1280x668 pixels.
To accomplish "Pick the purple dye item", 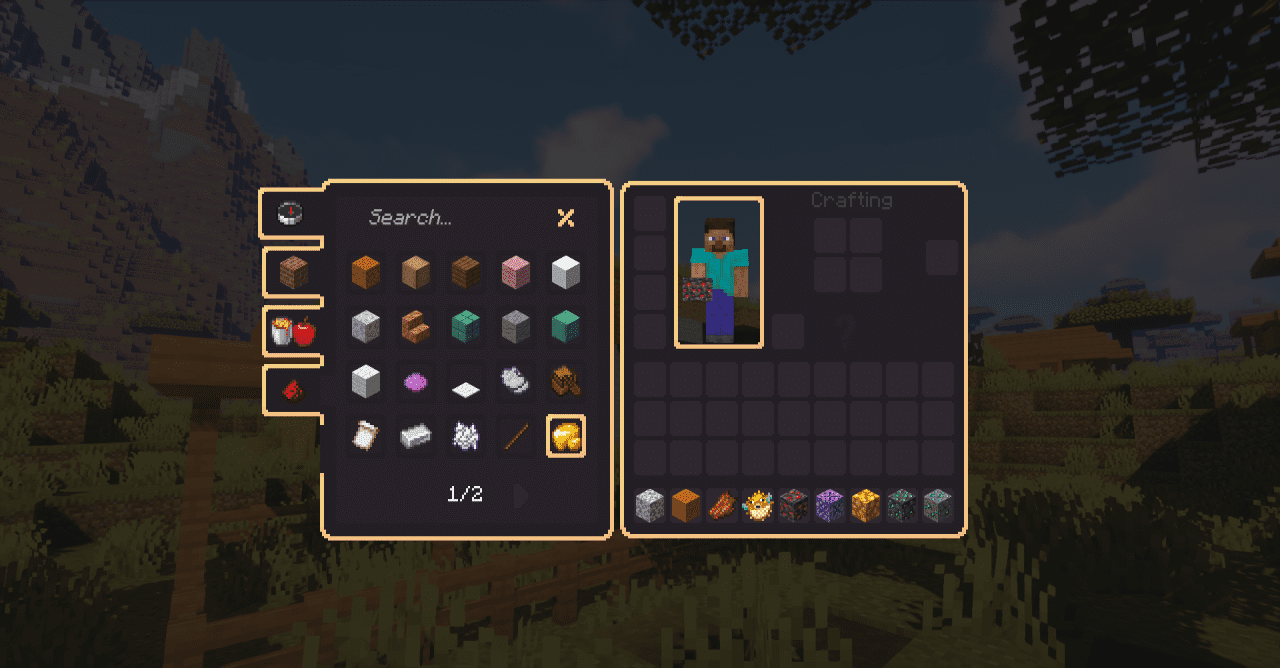I will (x=416, y=381).
